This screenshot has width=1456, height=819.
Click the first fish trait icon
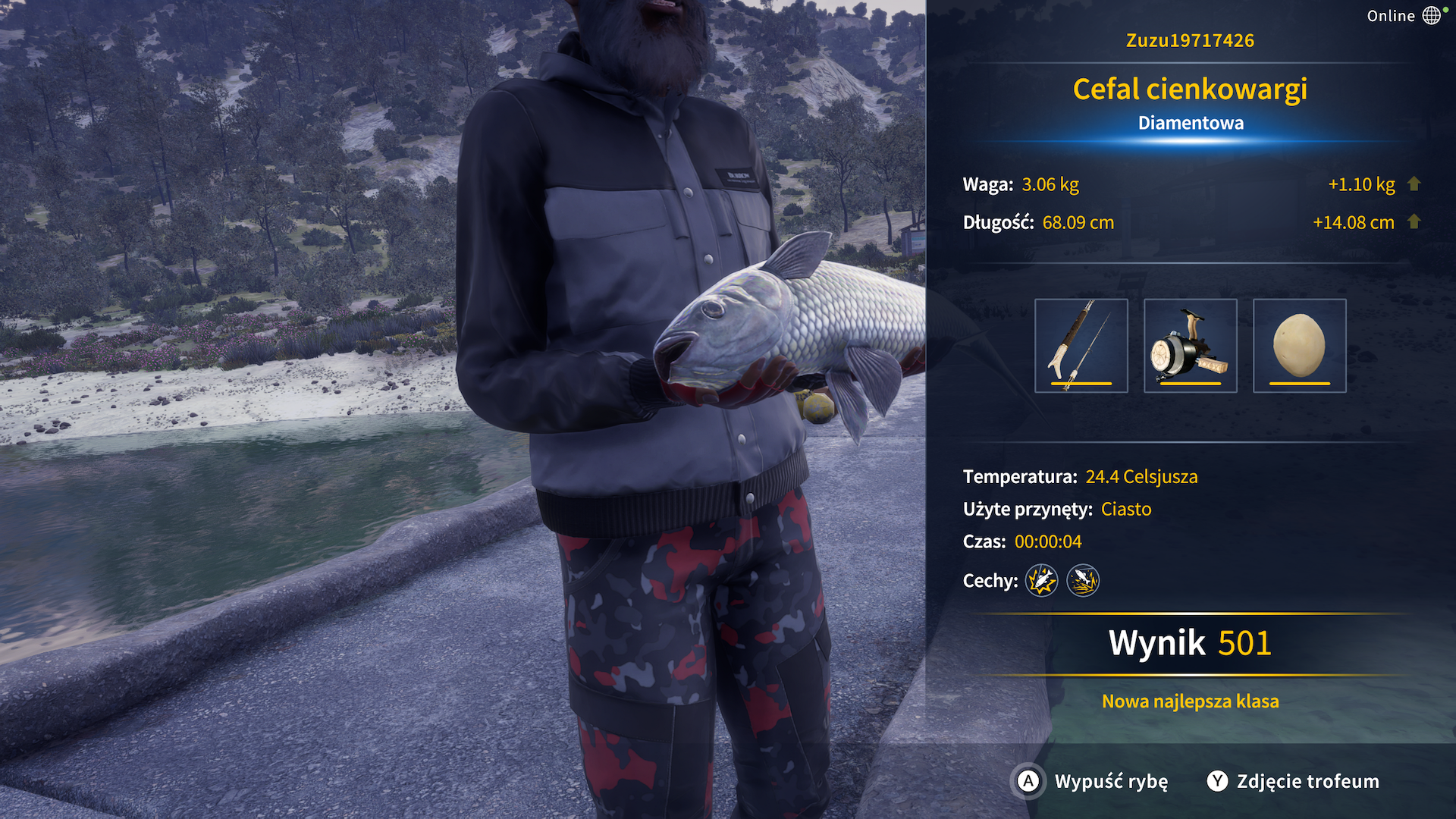tap(1041, 581)
